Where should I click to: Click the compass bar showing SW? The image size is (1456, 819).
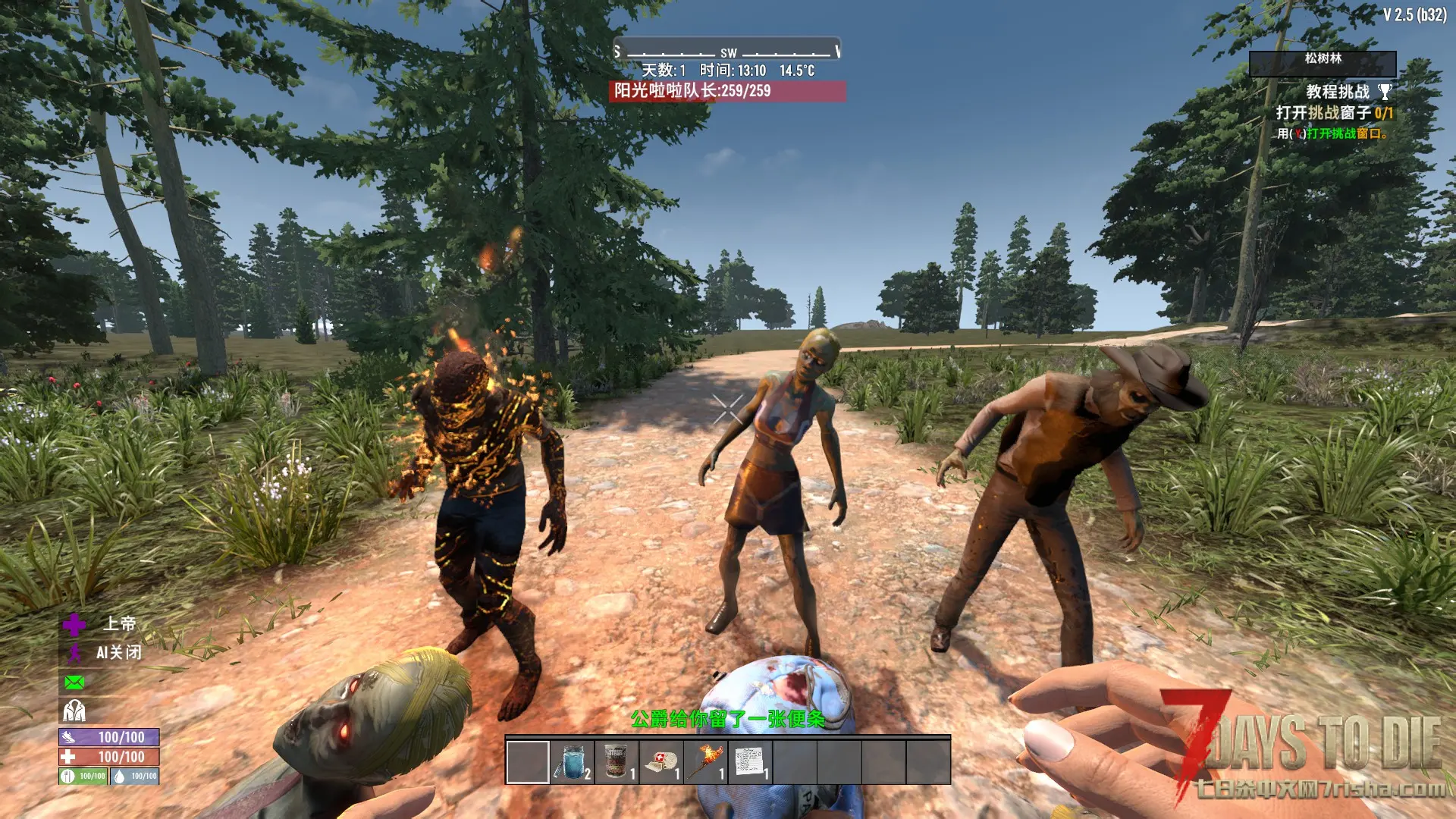[727, 52]
